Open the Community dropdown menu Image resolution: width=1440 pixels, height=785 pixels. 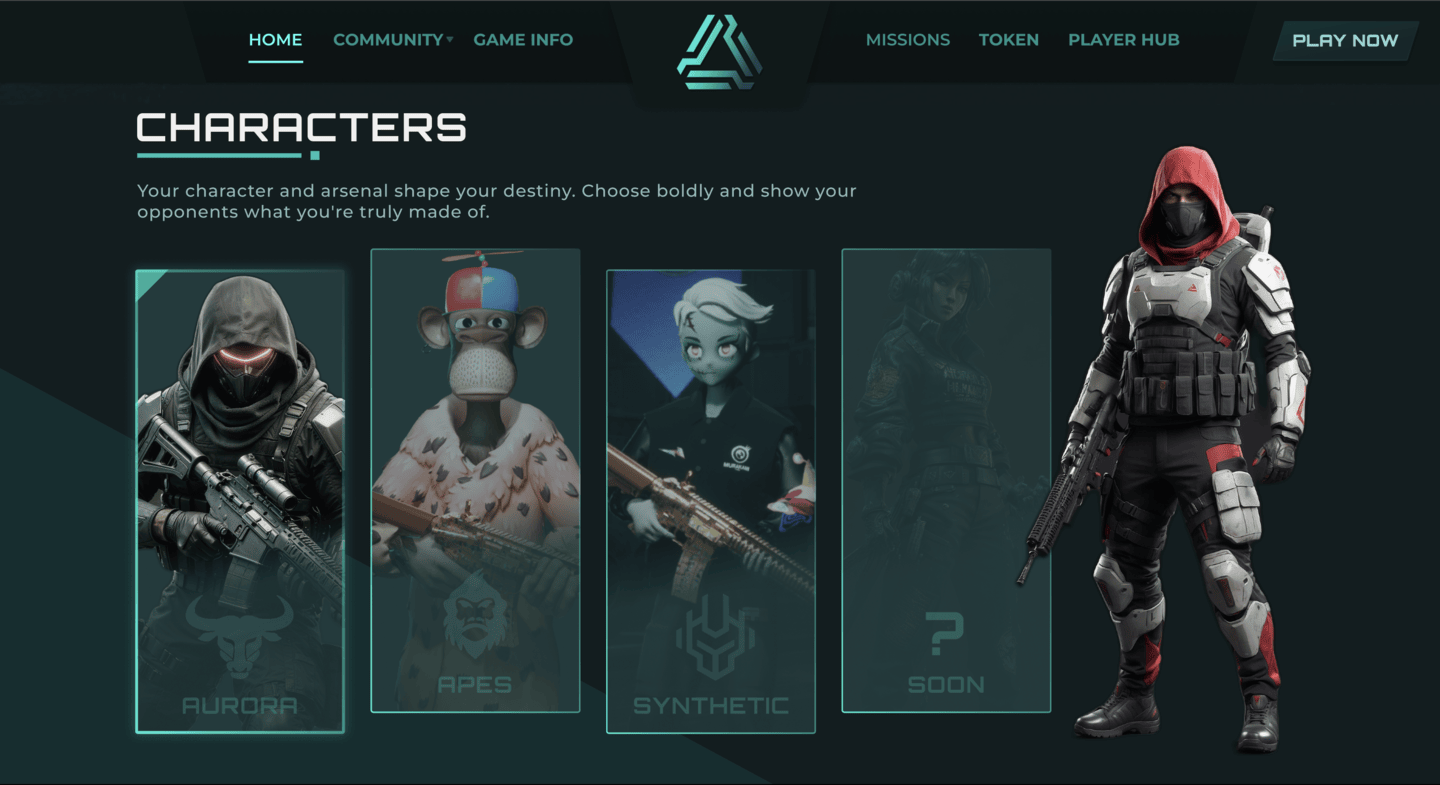[392, 40]
